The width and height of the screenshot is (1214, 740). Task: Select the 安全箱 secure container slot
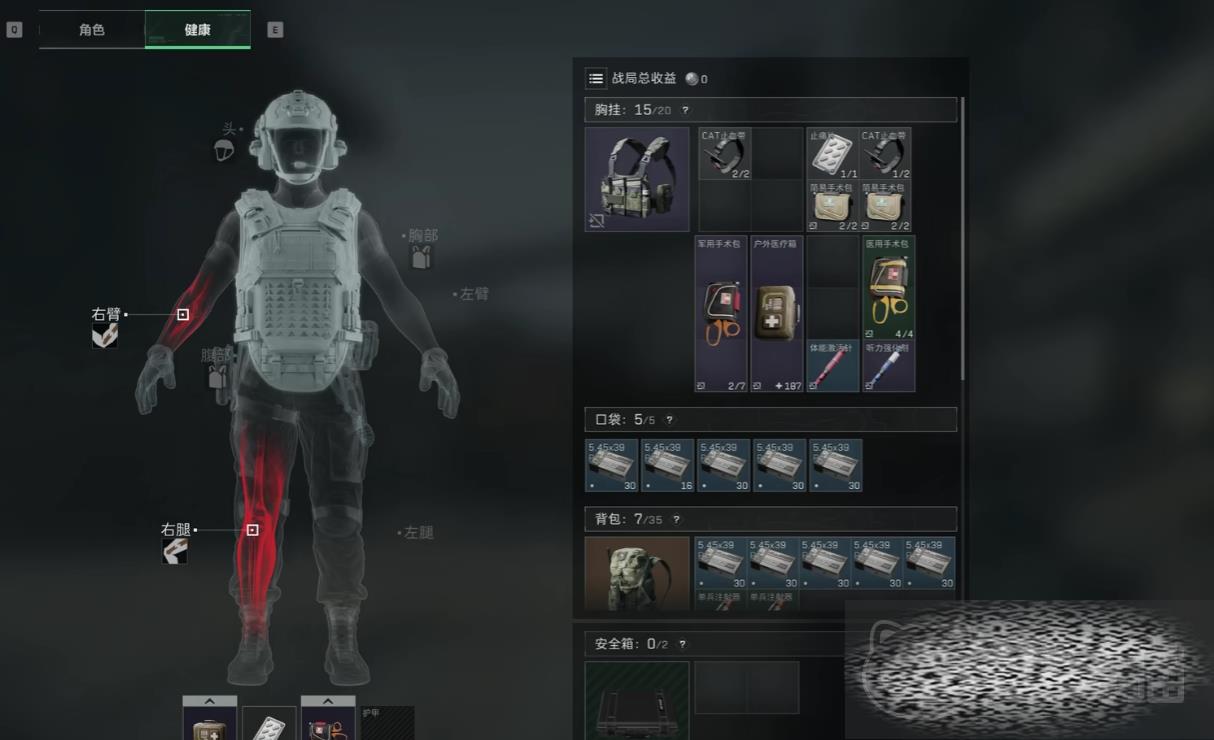[x=637, y=699]
